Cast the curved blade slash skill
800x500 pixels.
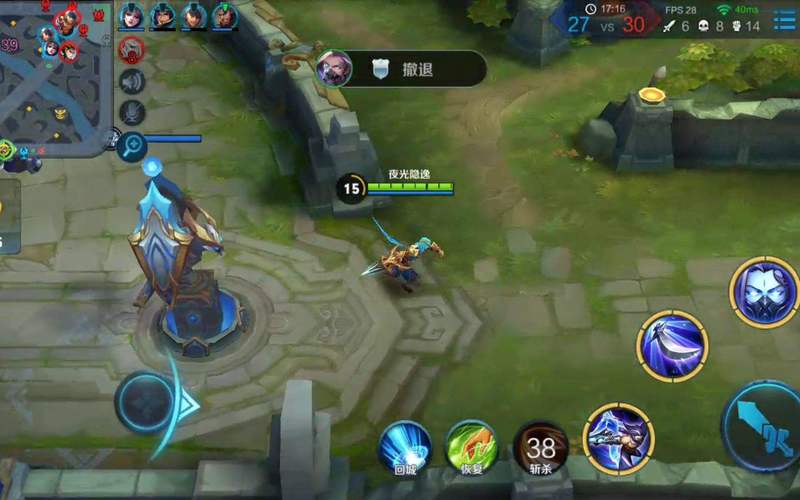[672, 346]
